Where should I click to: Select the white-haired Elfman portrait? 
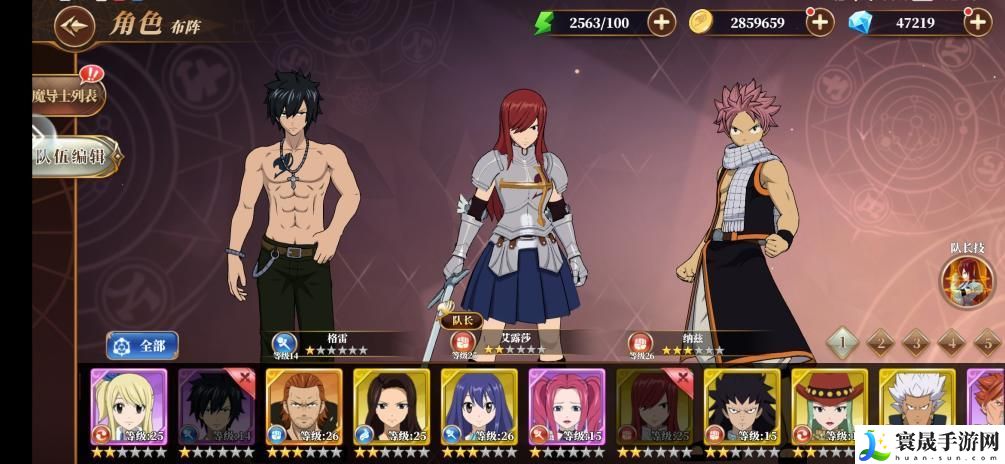(917, 406)
